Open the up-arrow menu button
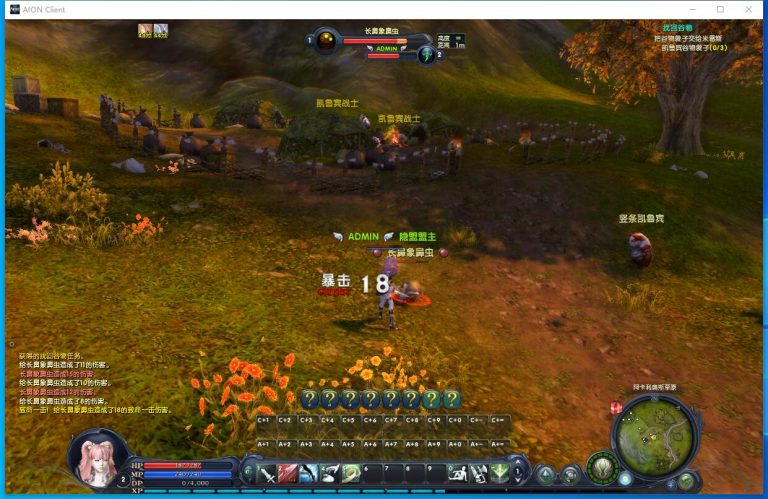Image resolution: width=768 pixels, height=499 pixels. [x=546, y=475]
